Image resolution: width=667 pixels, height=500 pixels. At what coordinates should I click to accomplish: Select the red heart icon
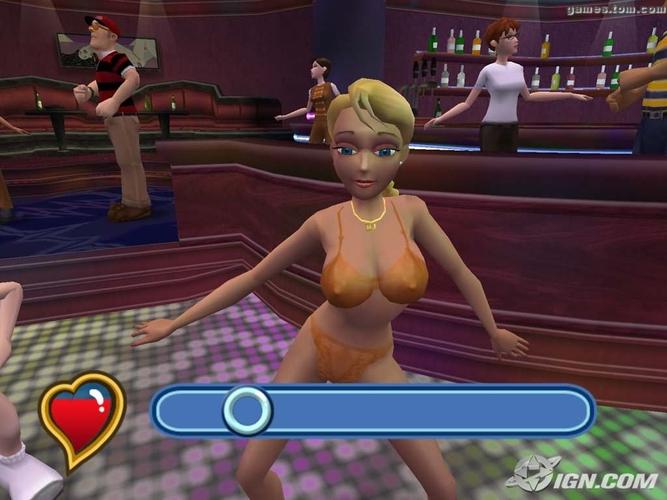tap(81, 418)
